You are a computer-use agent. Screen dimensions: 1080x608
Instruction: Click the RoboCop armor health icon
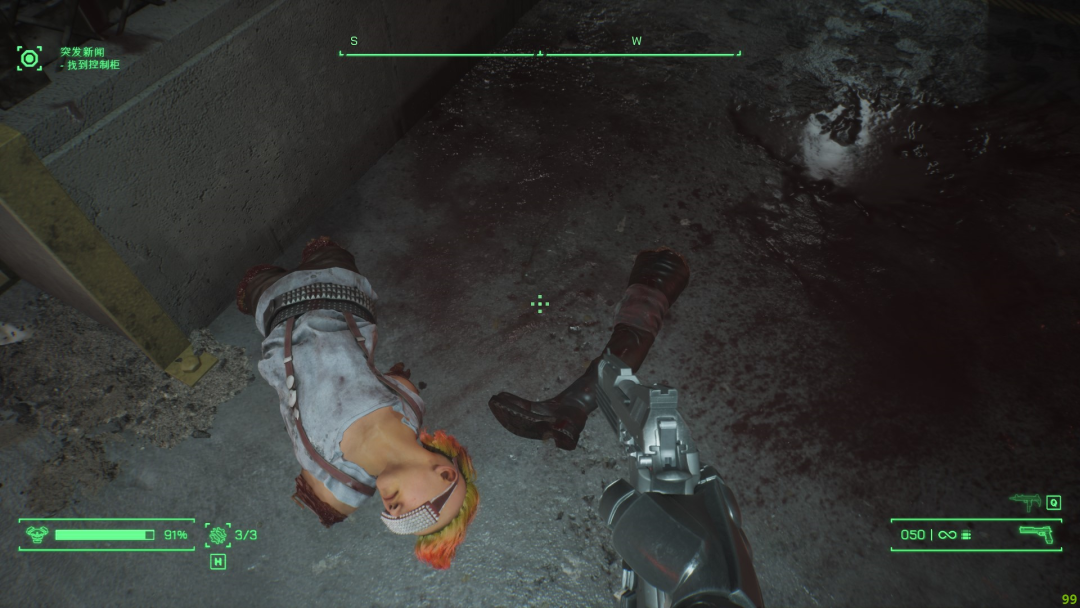pyautogui.click(x=36, y=535)
